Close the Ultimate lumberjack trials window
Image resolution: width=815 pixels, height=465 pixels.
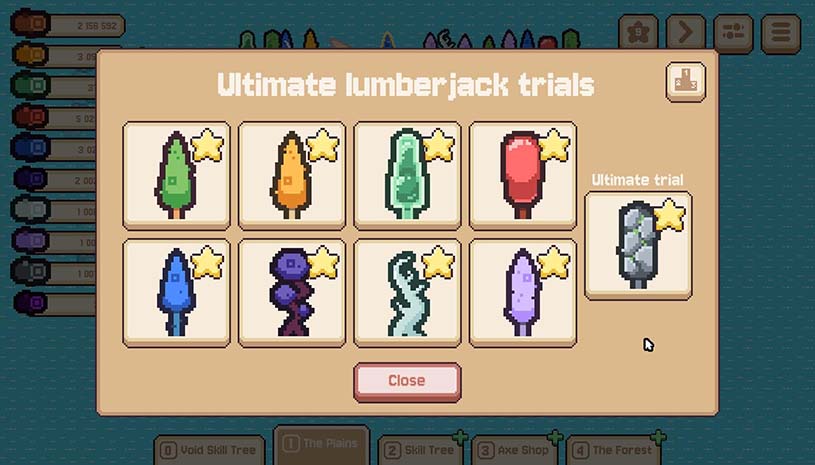tap(407, 381)
